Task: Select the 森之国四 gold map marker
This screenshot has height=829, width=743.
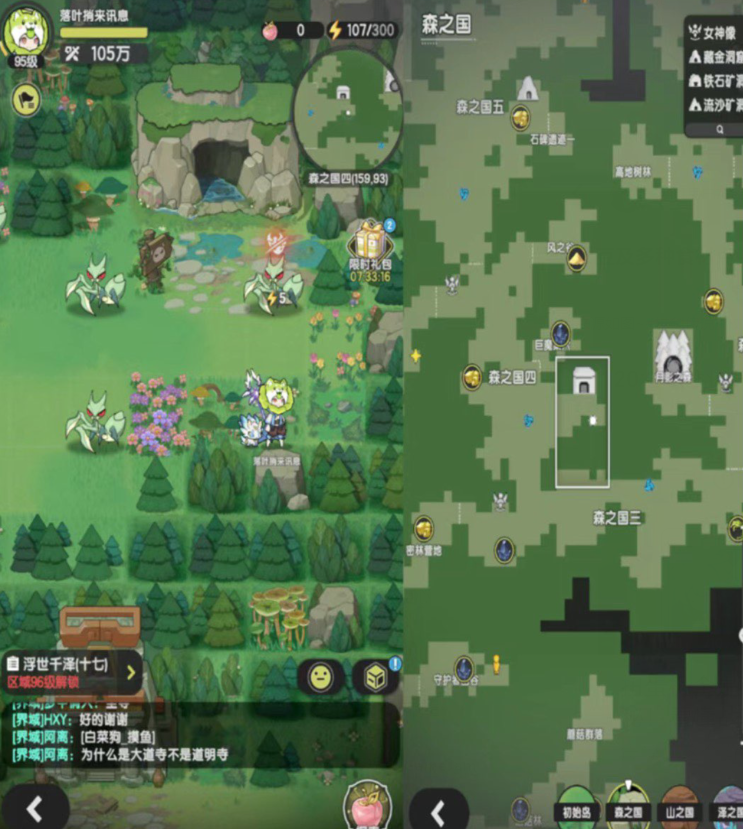Action: (x=472, y=377)
